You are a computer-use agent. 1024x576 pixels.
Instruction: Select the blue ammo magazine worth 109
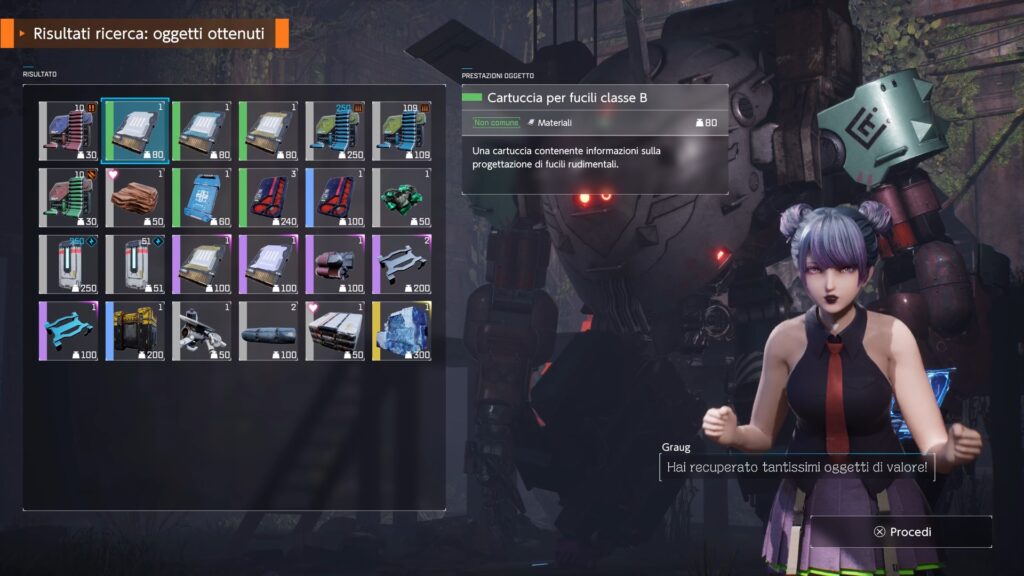point(402,131)
